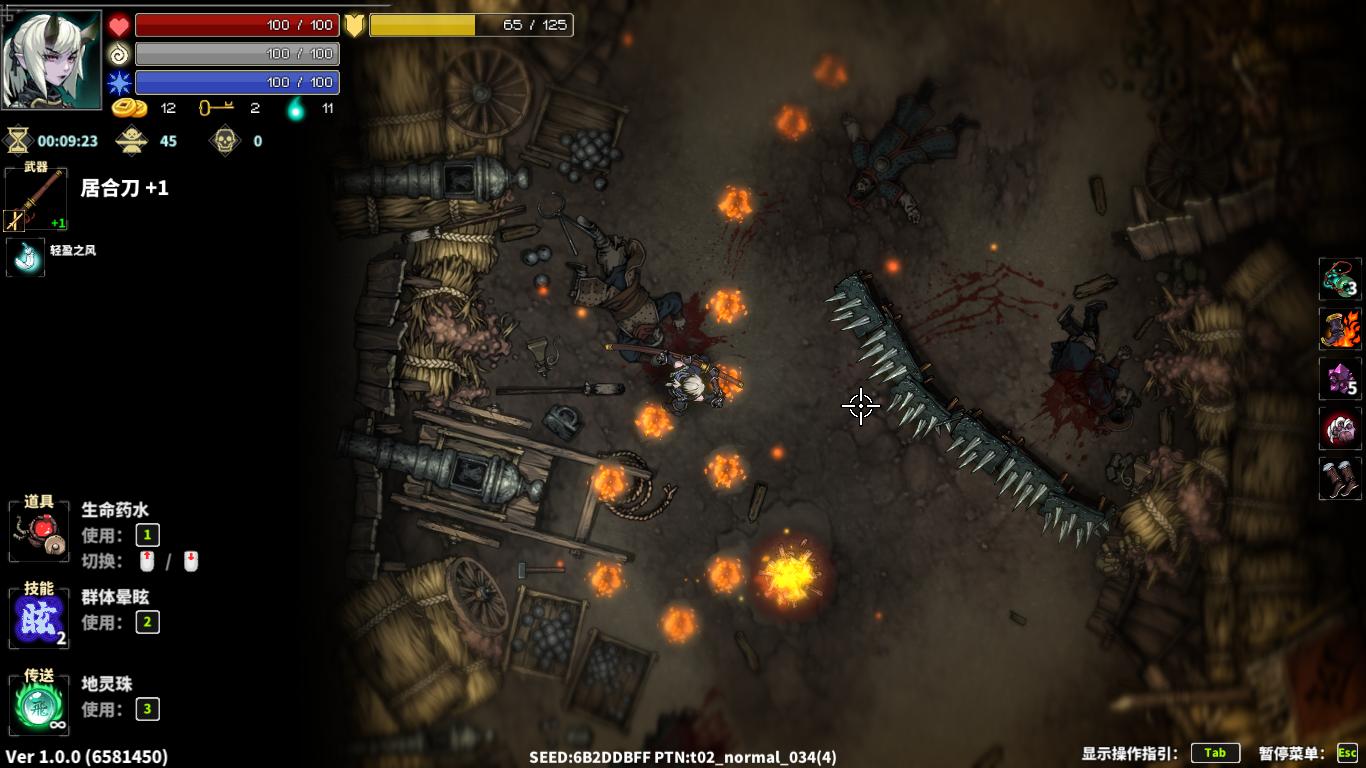Select the green pouch relic icon
The height and width of the screenshot is (768, 1366).
[x=1340, y=279]
